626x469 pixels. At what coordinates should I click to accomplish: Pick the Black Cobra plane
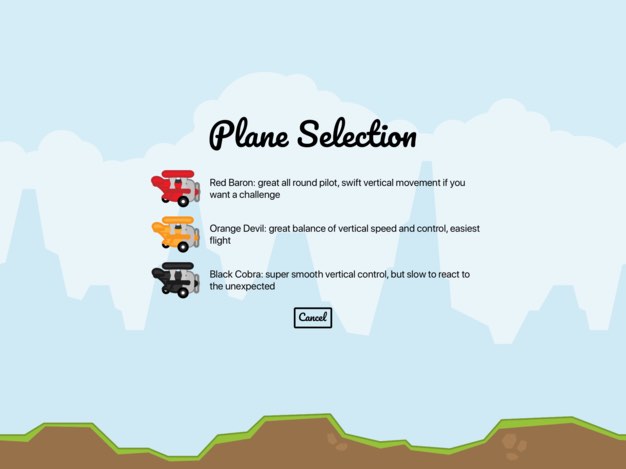[x=176, y=279]
